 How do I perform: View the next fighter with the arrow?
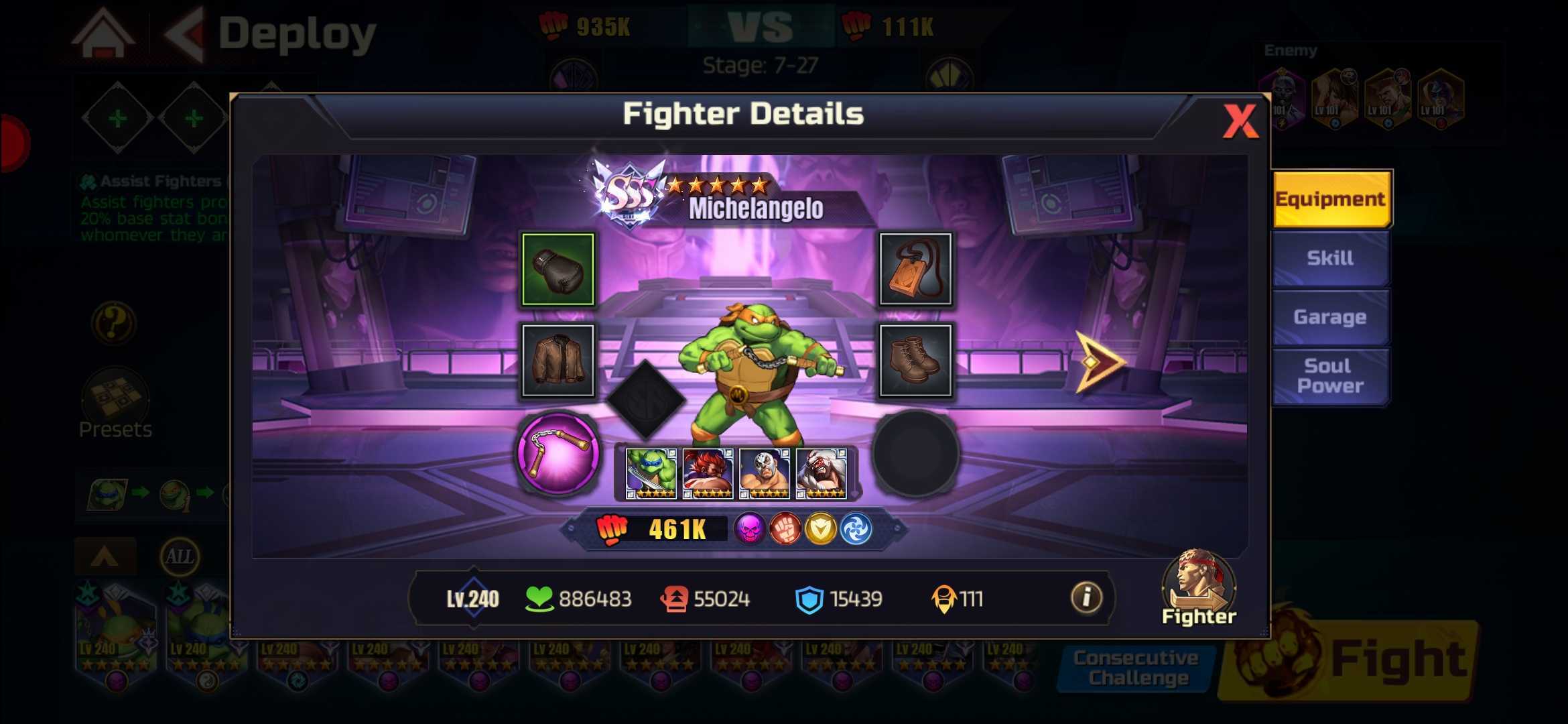coord(1099,362)
